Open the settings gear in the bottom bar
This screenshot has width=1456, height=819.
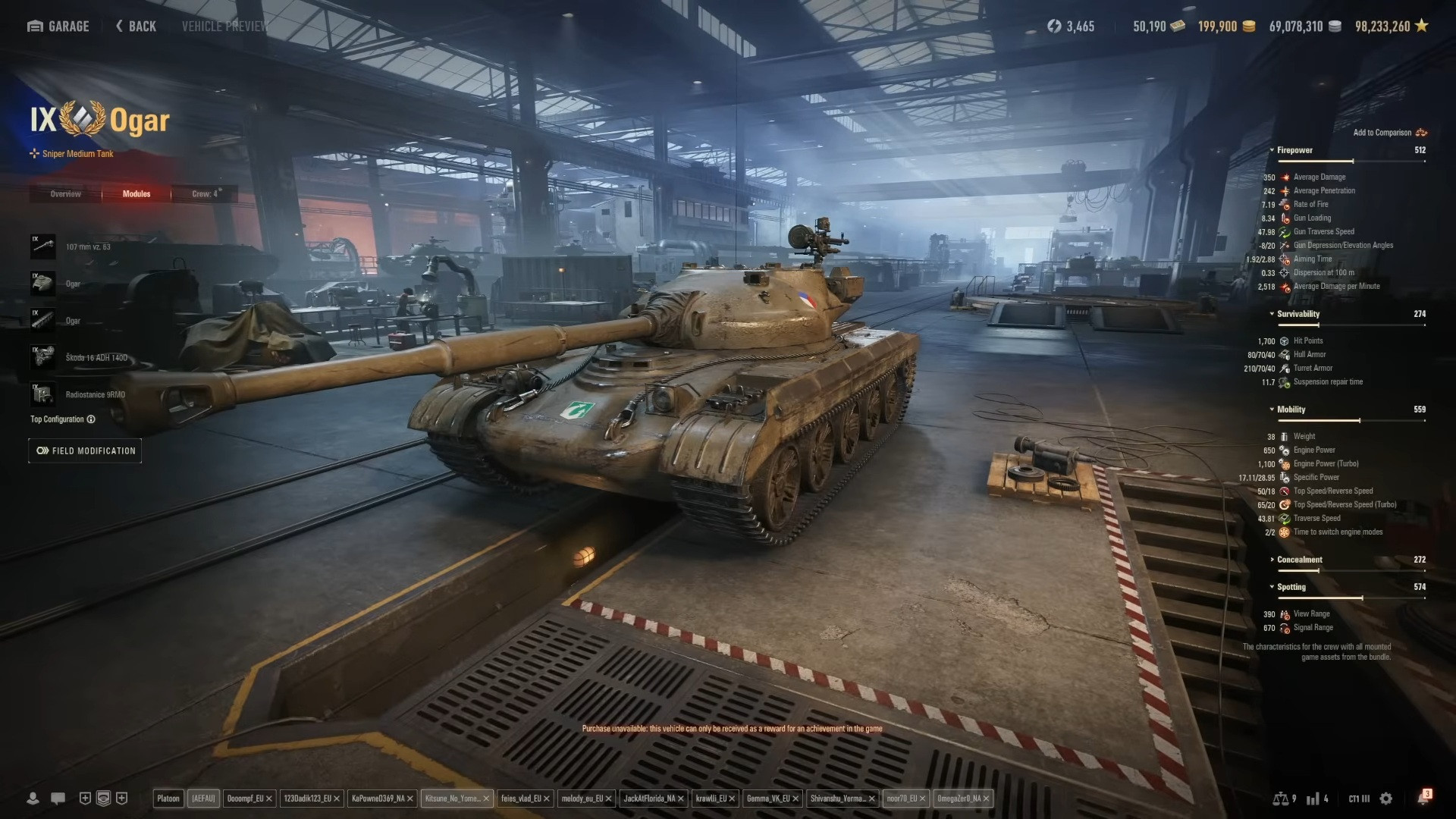(x=1386, y=798)
